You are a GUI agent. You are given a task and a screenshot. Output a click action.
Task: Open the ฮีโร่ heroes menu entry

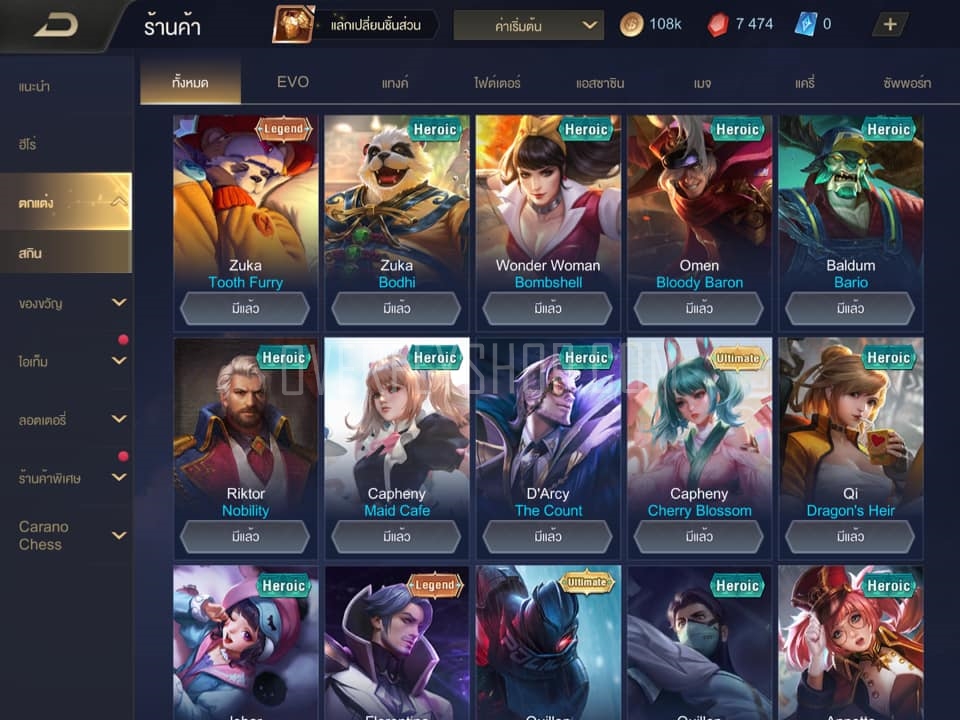(x=28, y=145)
